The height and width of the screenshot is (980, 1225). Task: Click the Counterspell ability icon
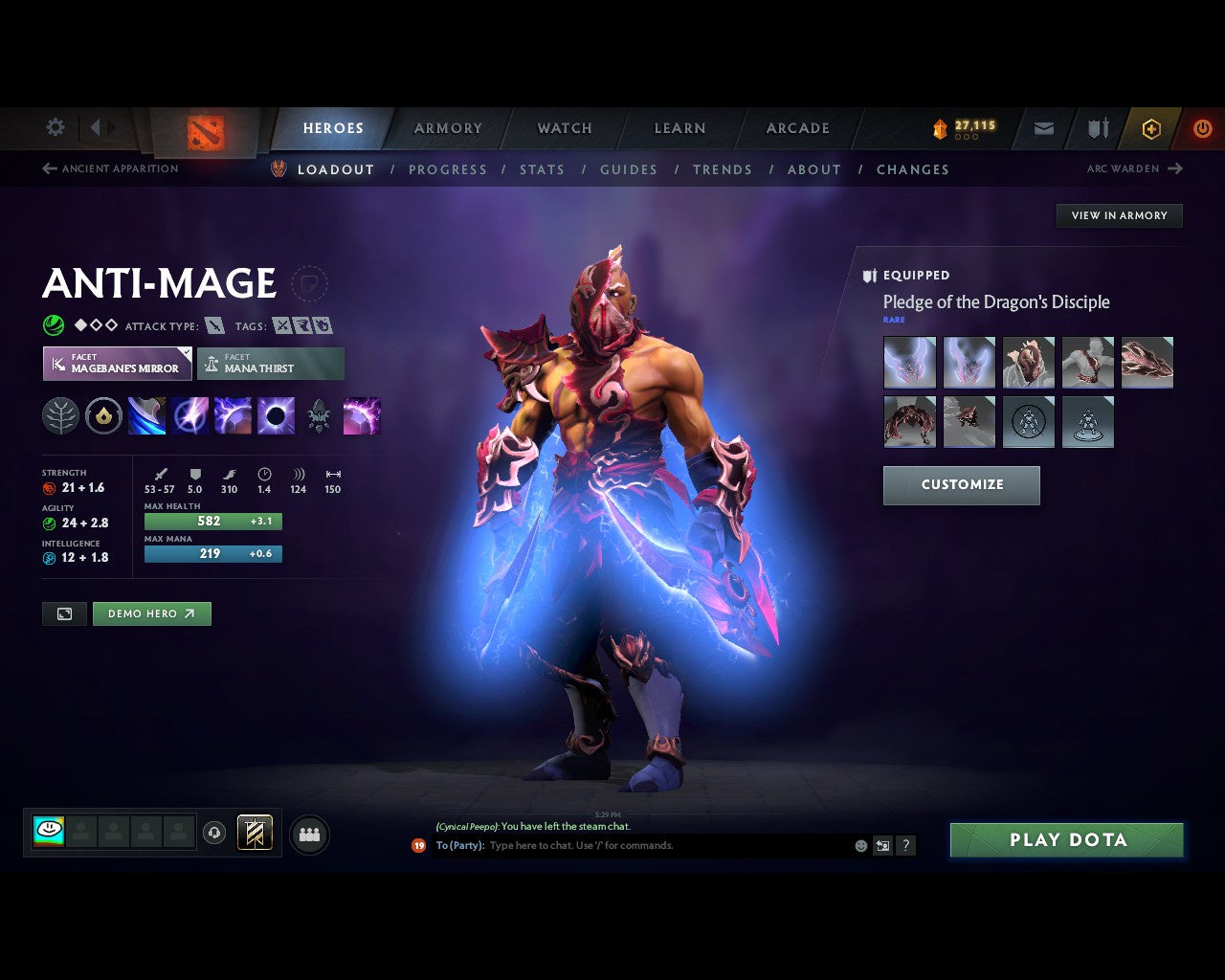pyautogui.click(x=231, y=415)
